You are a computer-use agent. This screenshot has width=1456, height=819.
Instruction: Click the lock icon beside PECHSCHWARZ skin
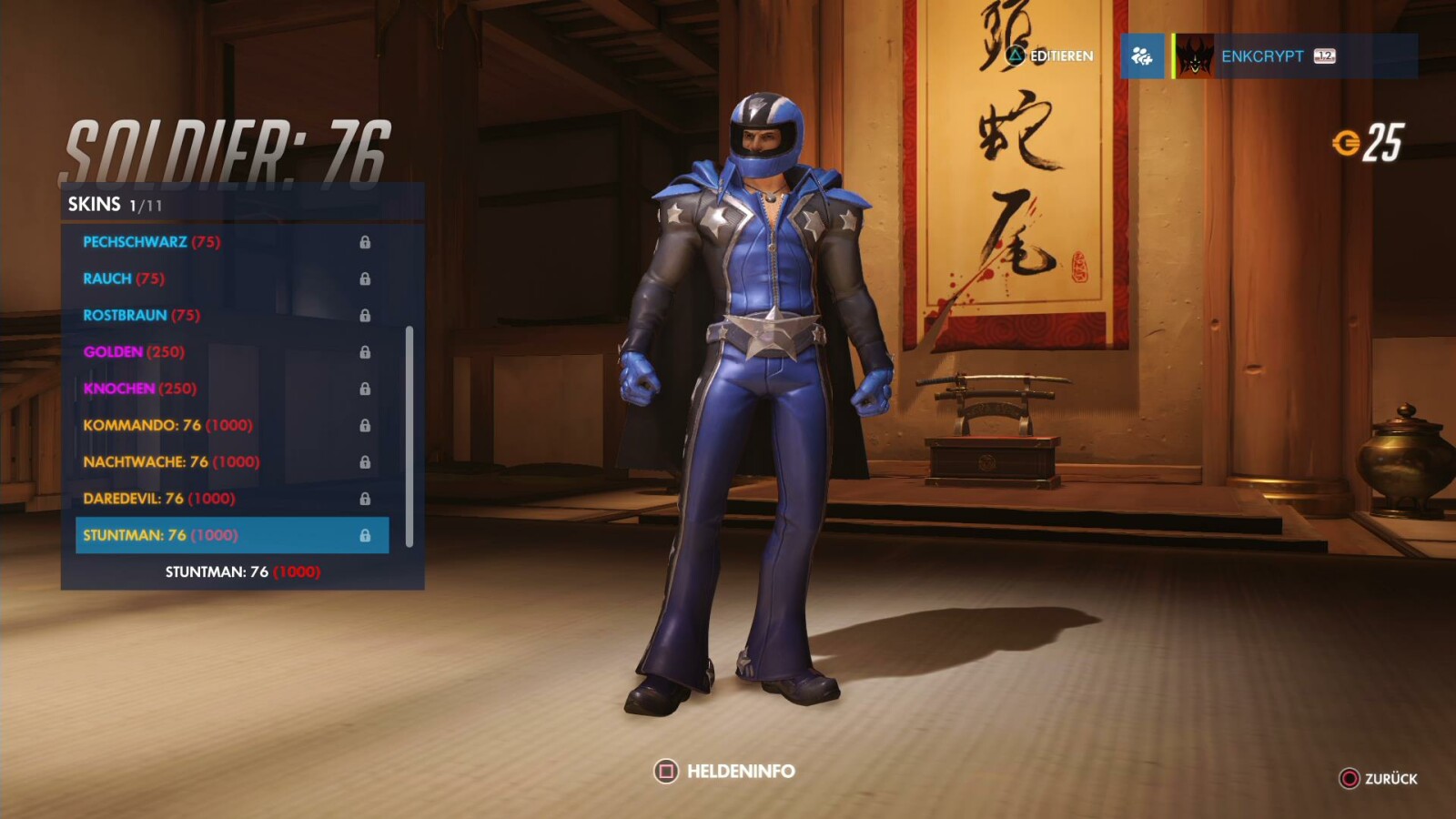click(368, 241)
